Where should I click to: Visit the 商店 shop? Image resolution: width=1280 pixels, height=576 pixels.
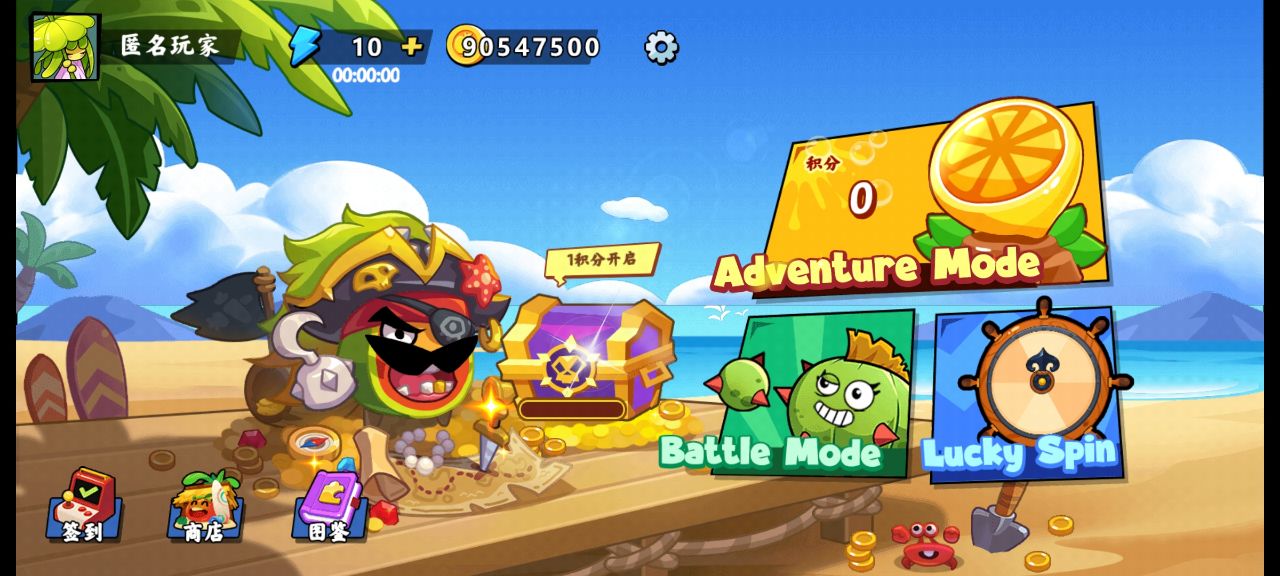[205, 505]
